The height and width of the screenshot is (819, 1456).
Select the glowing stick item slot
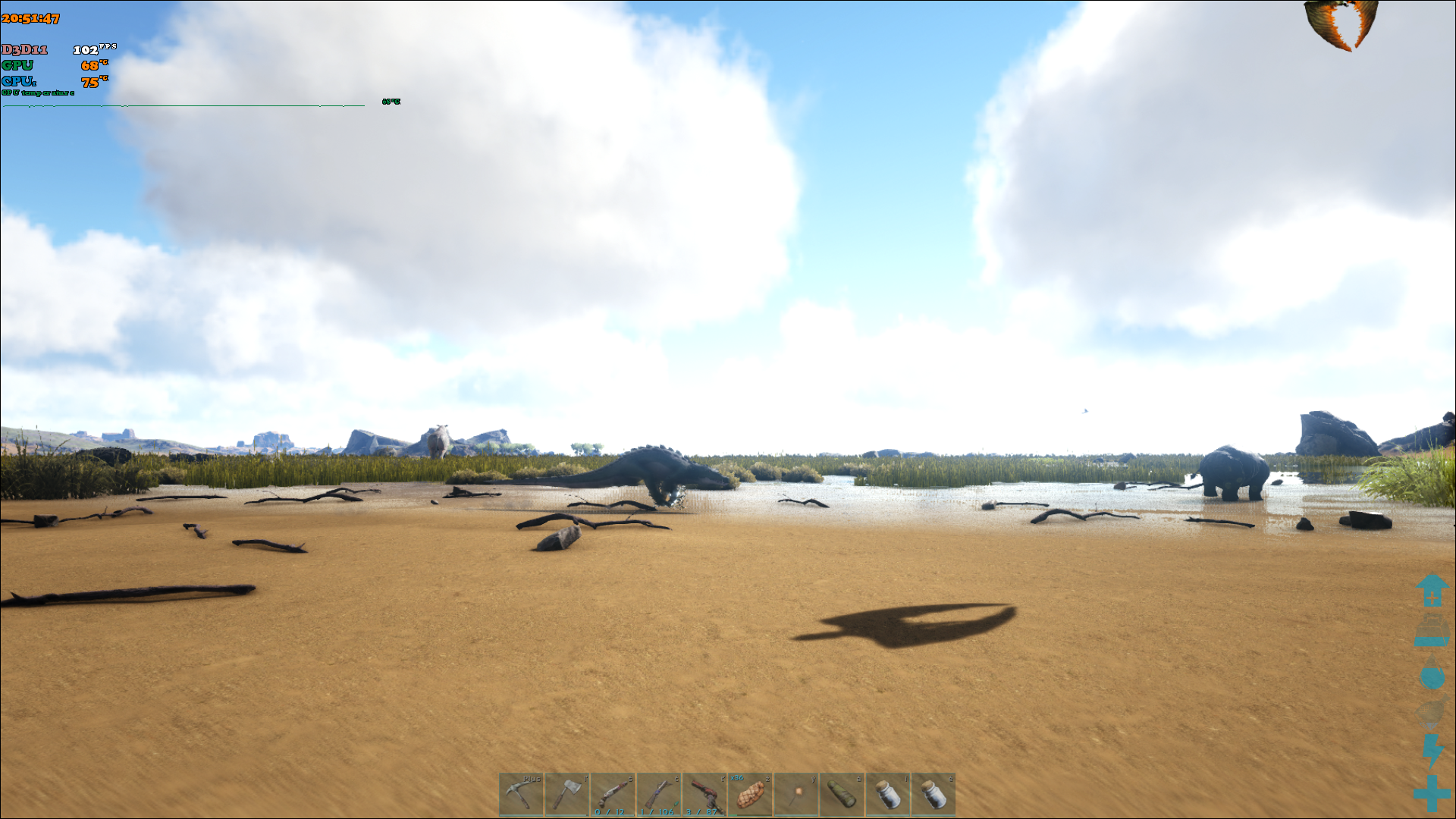796,794
